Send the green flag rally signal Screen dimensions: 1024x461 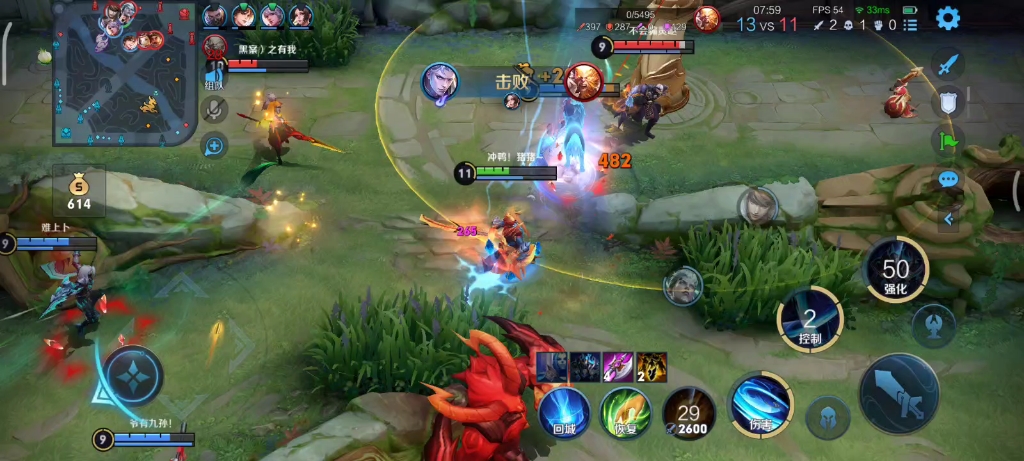click(948, 140)
